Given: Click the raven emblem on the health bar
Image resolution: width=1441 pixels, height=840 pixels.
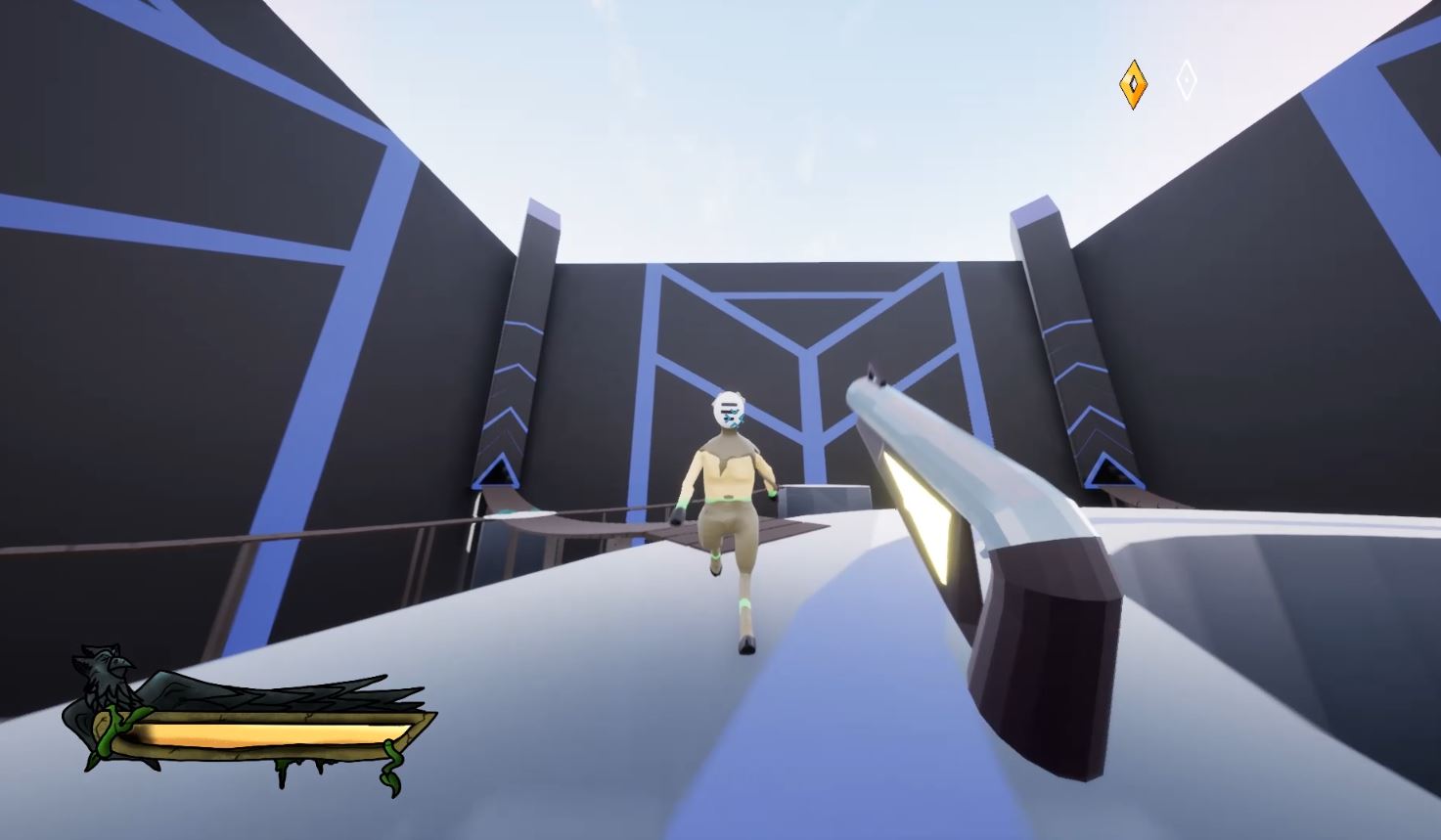Looking at the screenshot, I should click(108, 663).
